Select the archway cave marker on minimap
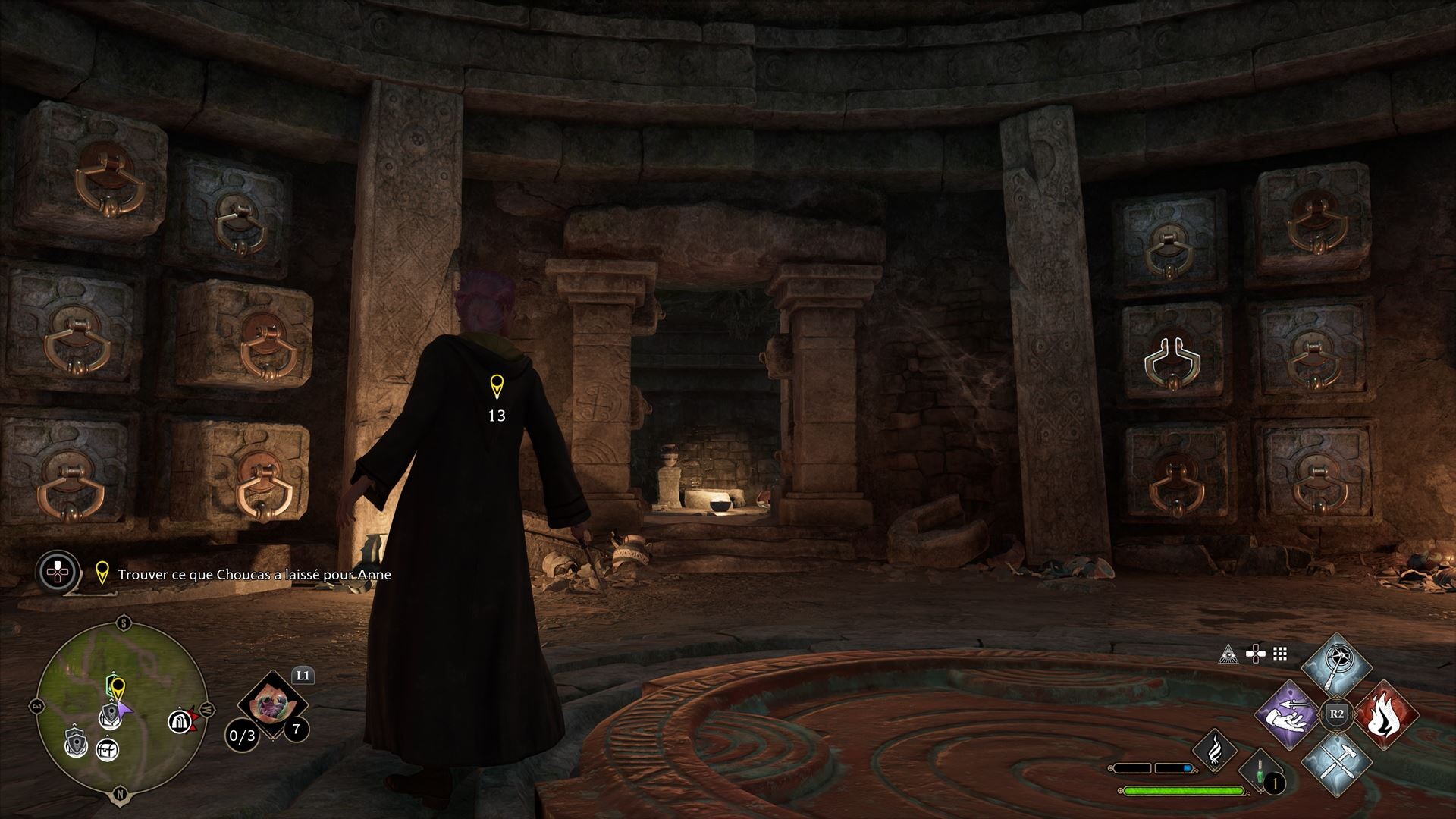1456x819 pixels. pyautogui.click(x=179, y=720)
